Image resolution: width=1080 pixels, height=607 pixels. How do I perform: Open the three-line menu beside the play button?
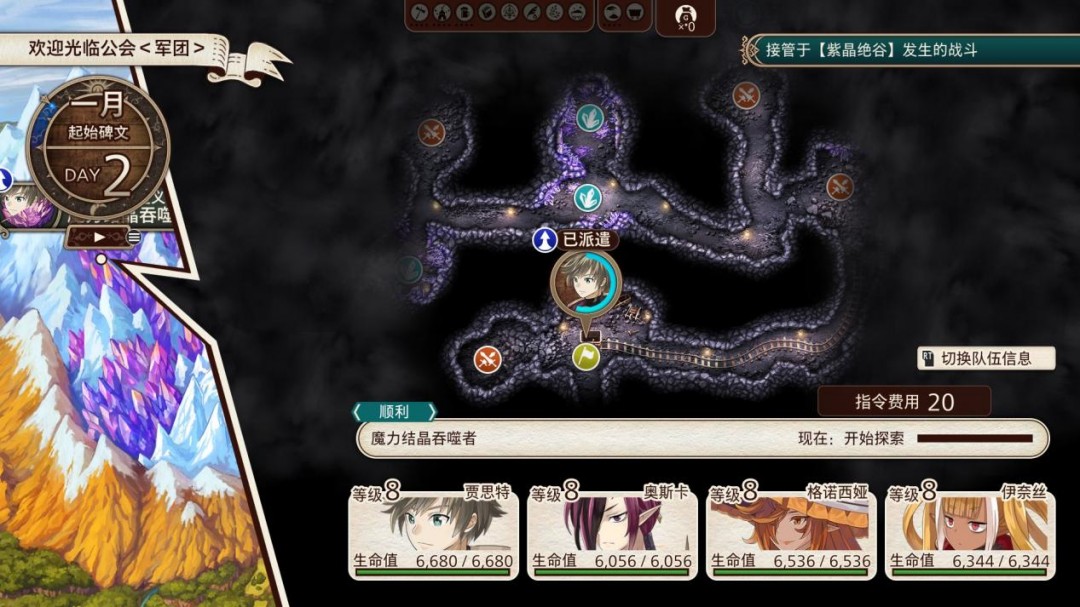tap(134, 237)
